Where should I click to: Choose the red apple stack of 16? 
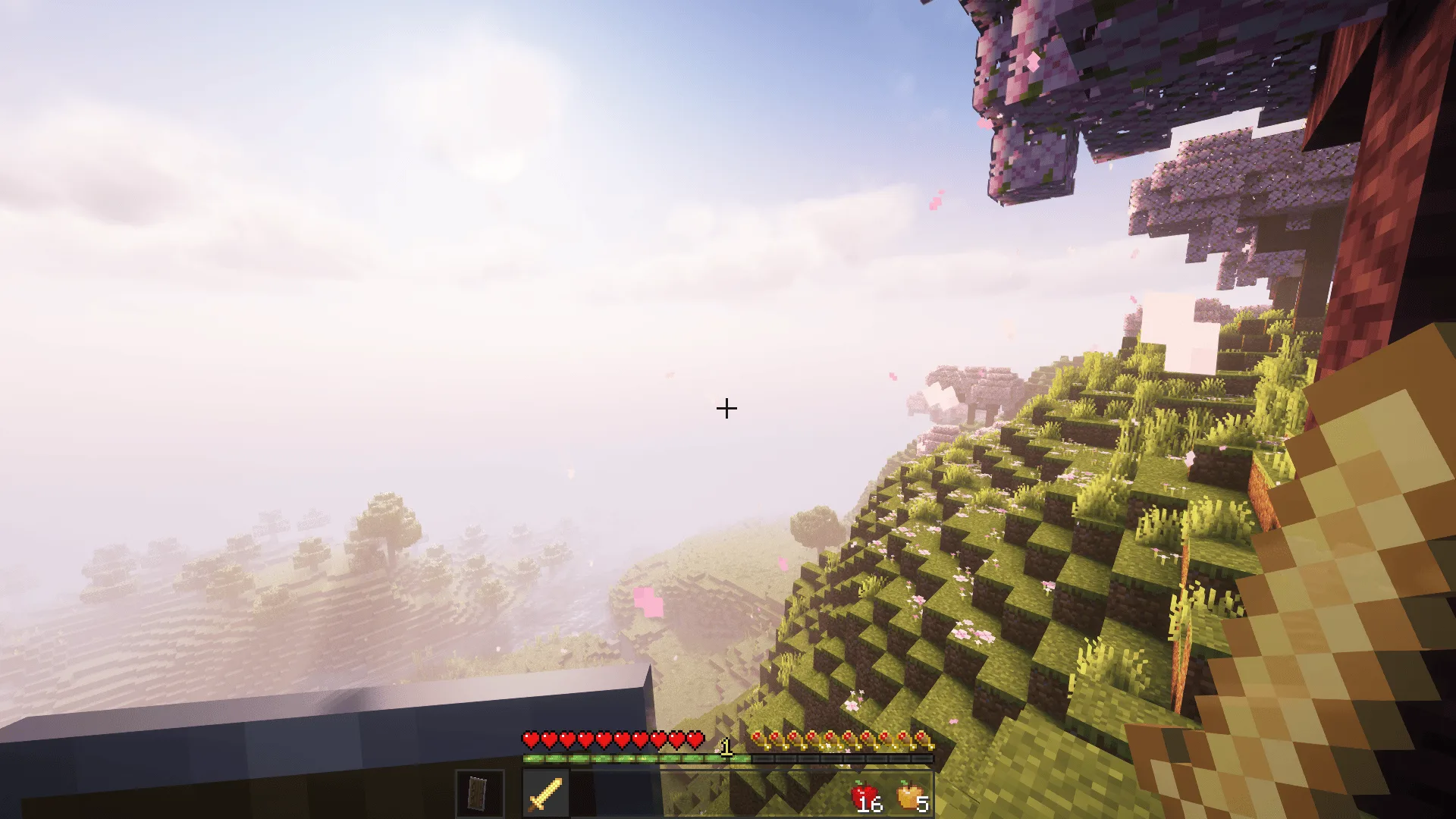[x=866, y=797]
